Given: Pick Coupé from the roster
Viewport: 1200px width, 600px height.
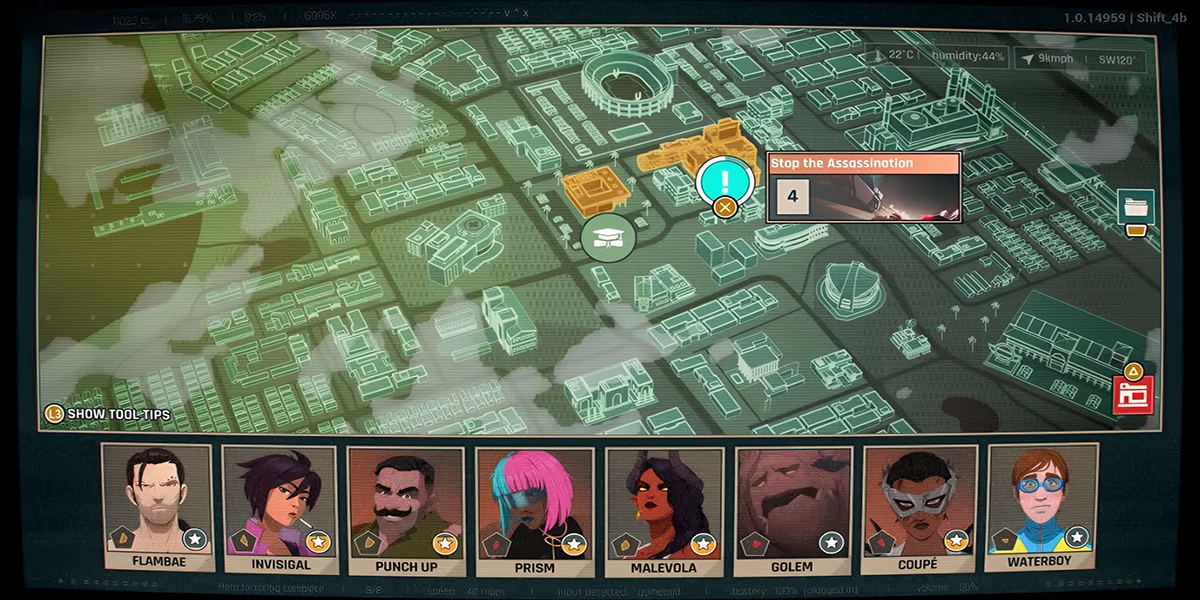Looking at the screenshot, I should (x=919, y=508).
